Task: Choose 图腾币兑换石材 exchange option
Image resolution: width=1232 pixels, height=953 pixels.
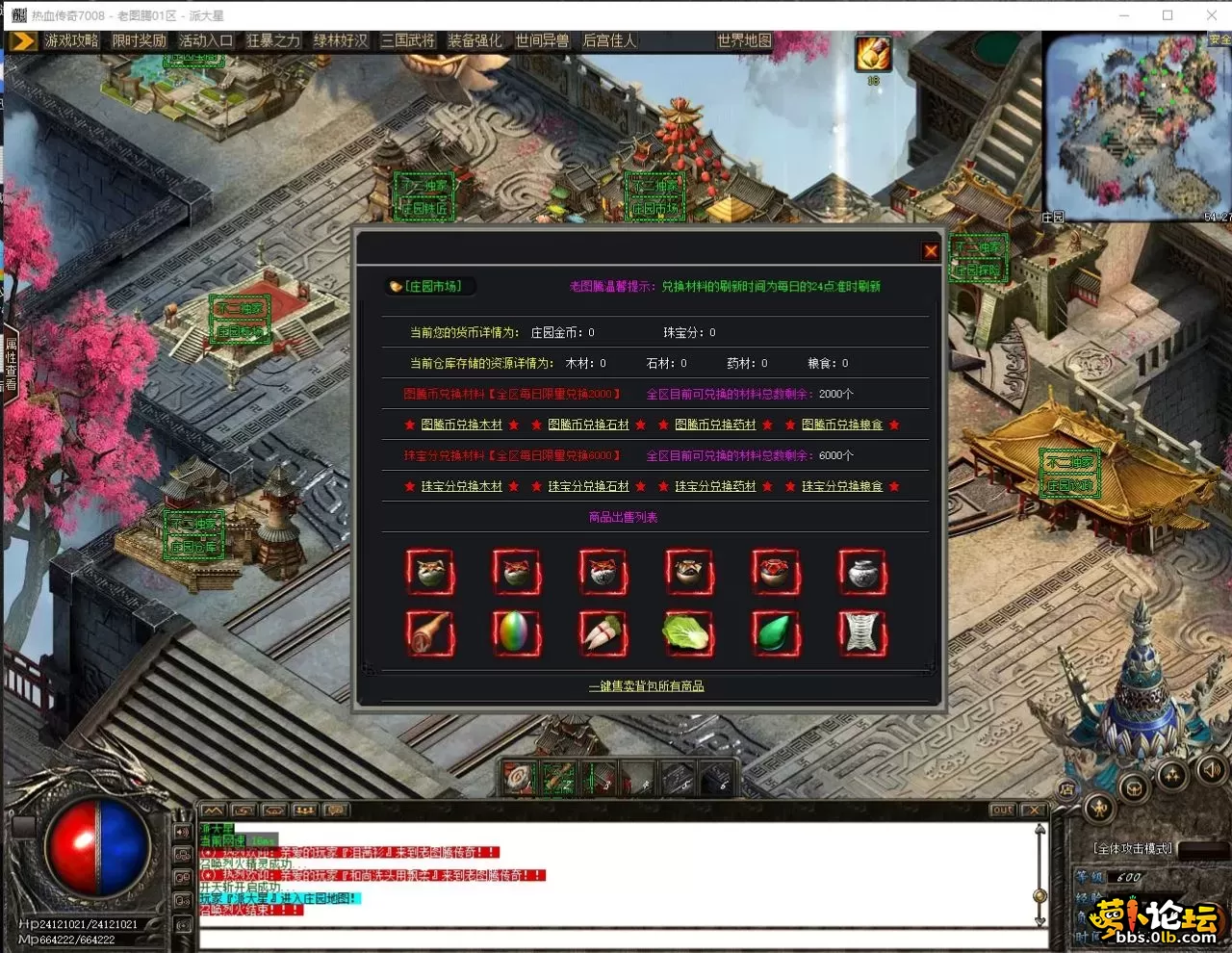Action: point(588,425)
